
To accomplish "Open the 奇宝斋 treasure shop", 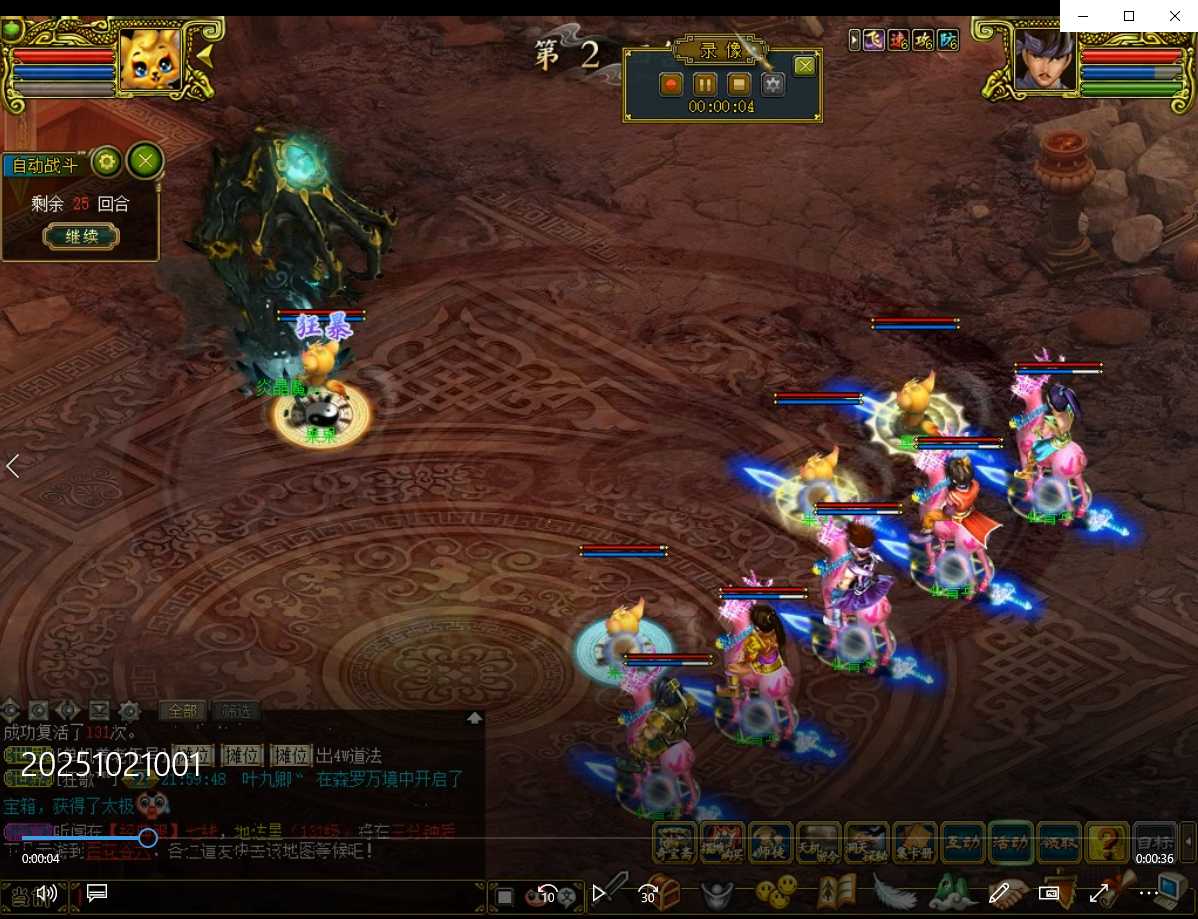I will (x=675, y=842).
